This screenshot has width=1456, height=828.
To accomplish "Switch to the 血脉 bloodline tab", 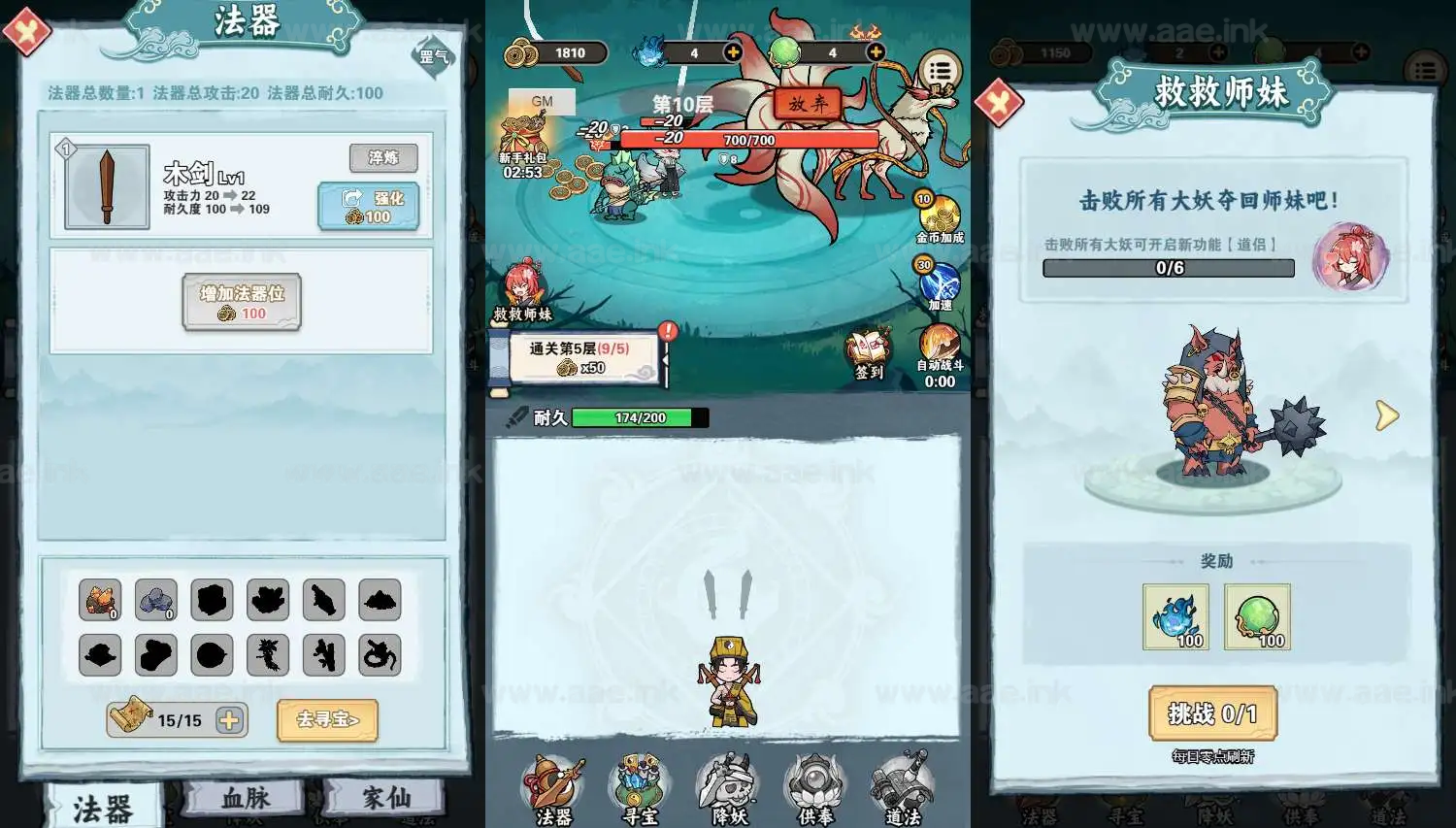I will pyautogui.click(x=245, y=799).
